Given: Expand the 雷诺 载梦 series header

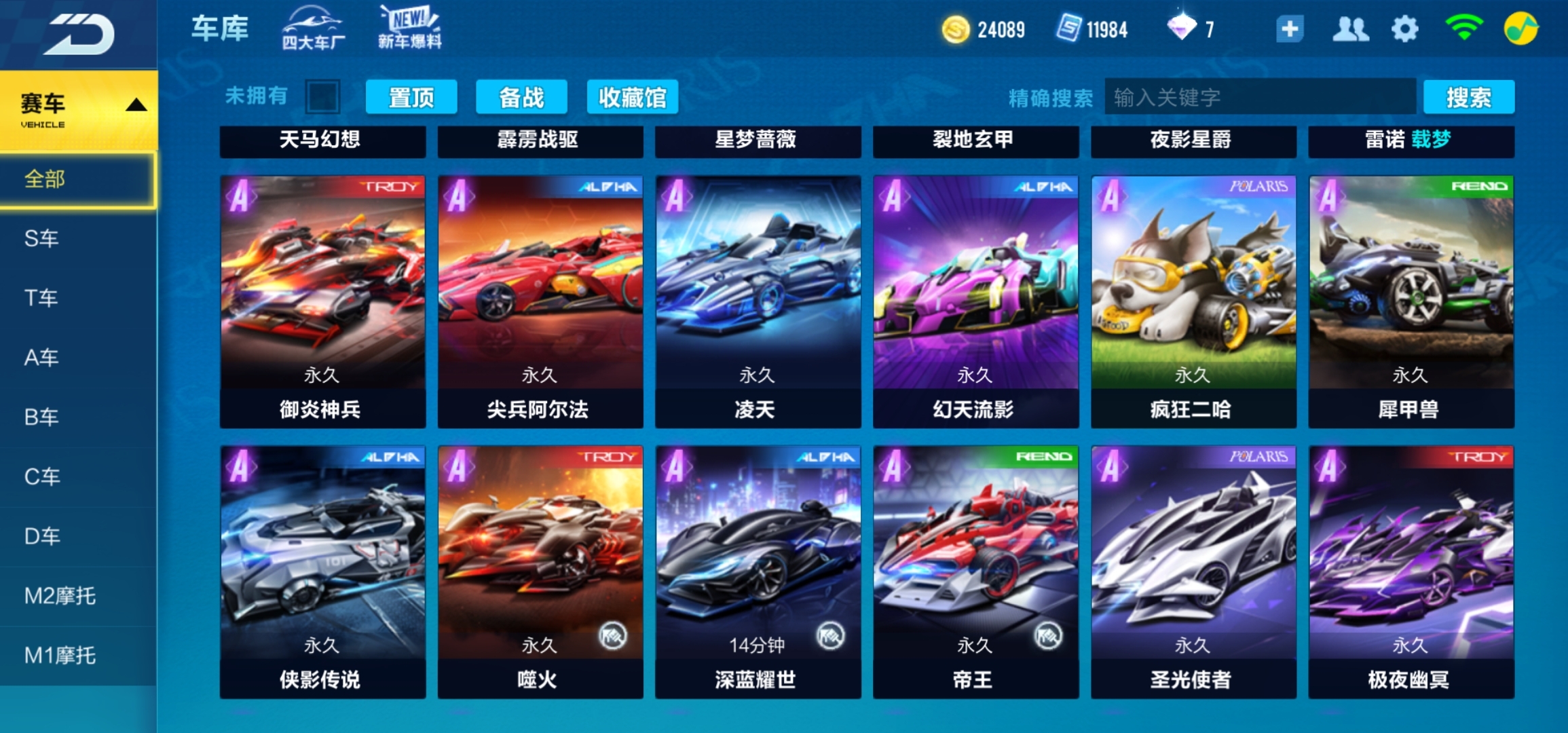Looking at the screenshot, I should tap(1410, 142).
